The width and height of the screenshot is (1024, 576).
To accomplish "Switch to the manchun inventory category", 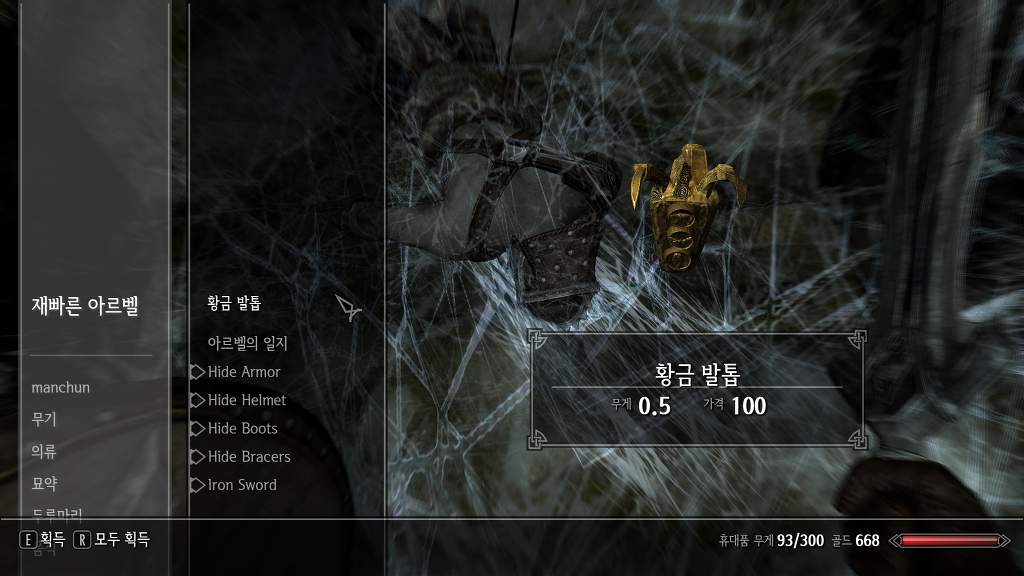I will click(x=61, y=387).
